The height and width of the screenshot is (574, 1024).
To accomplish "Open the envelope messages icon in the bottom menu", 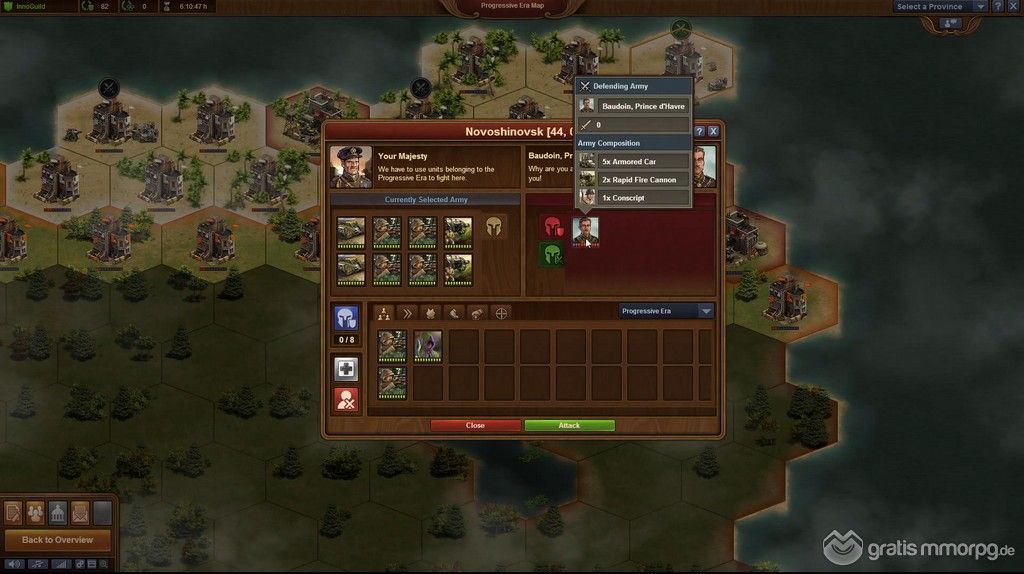I will pyautogui.click(x=81, y=513).
